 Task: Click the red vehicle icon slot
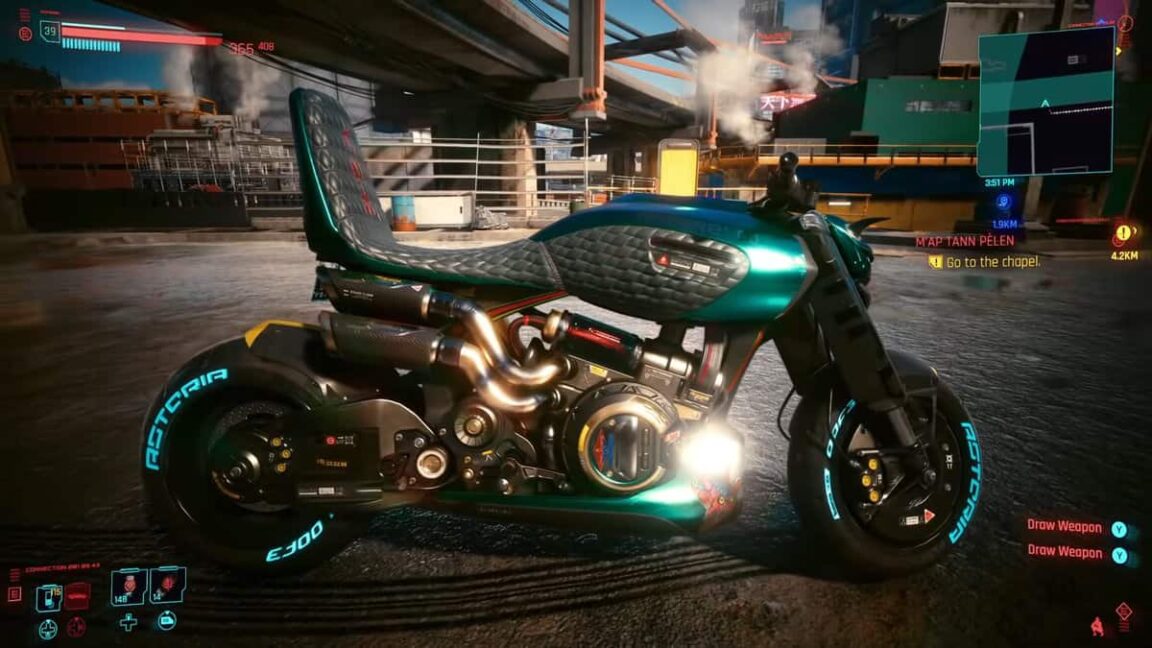77,596
